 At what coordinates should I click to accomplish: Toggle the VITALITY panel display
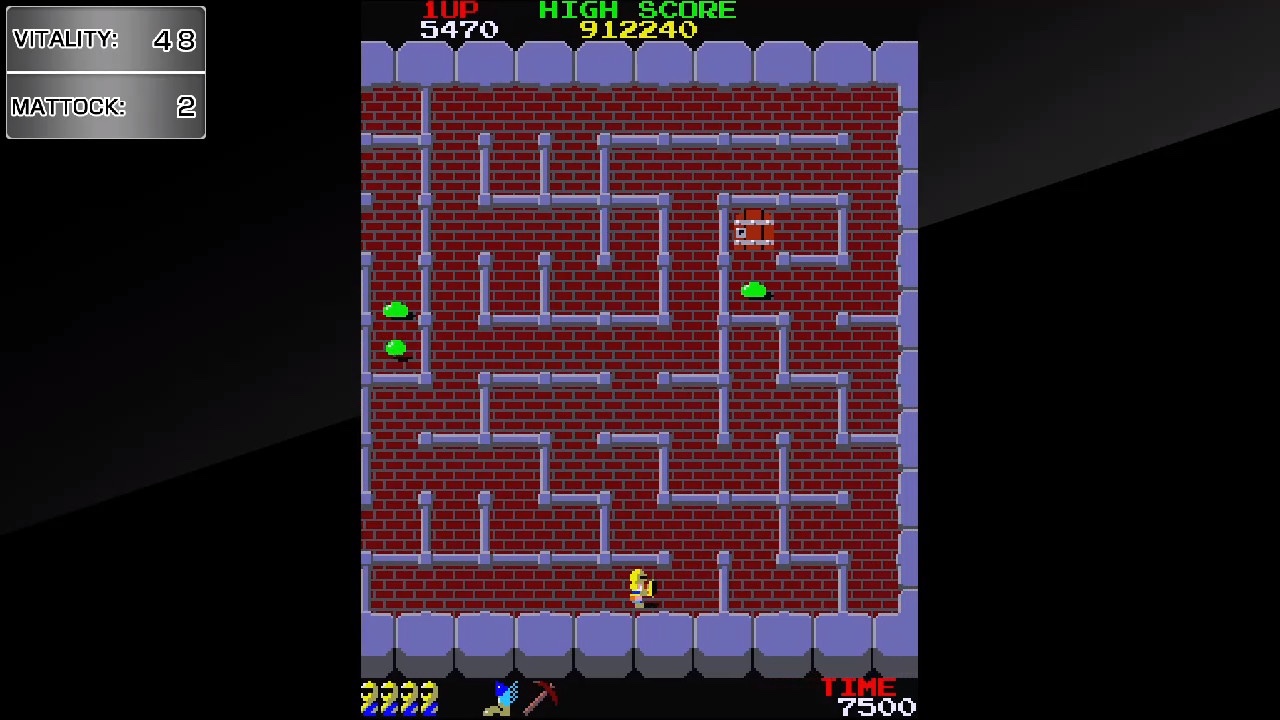coord(105,39)
